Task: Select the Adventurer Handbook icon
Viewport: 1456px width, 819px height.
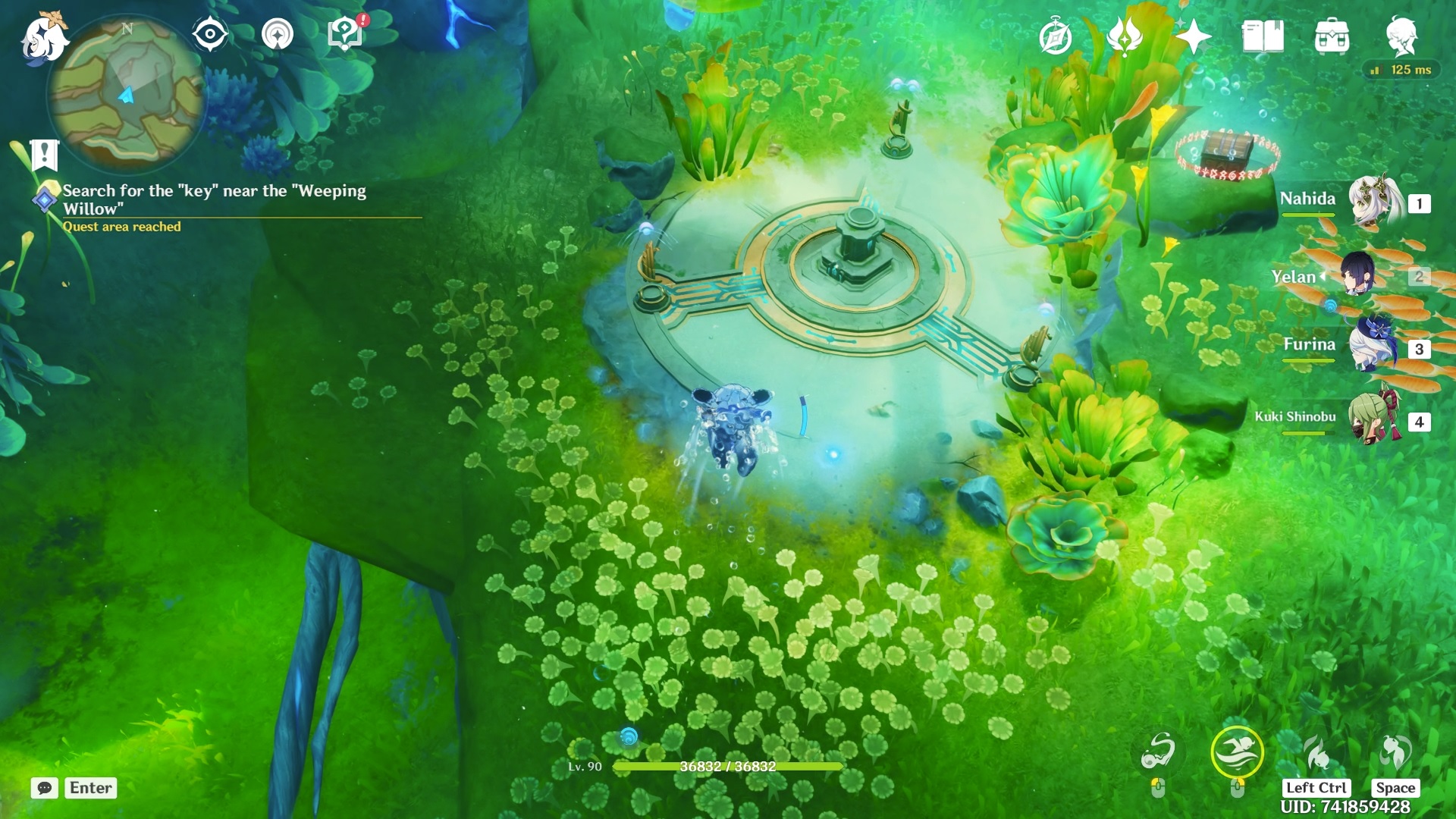Action: [1262, 36]
